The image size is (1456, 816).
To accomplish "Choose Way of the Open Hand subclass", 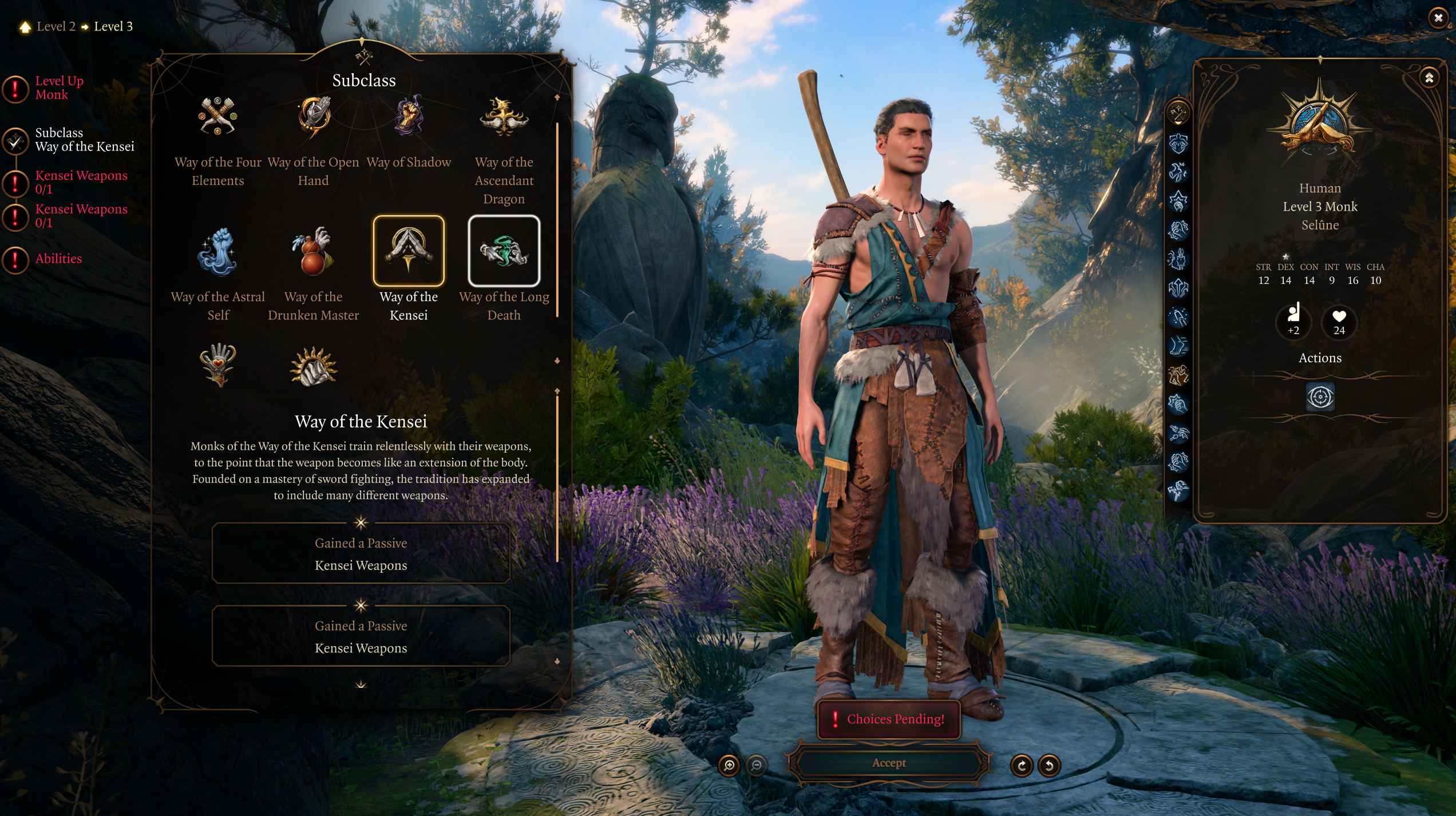I will [x=313, y=117].
